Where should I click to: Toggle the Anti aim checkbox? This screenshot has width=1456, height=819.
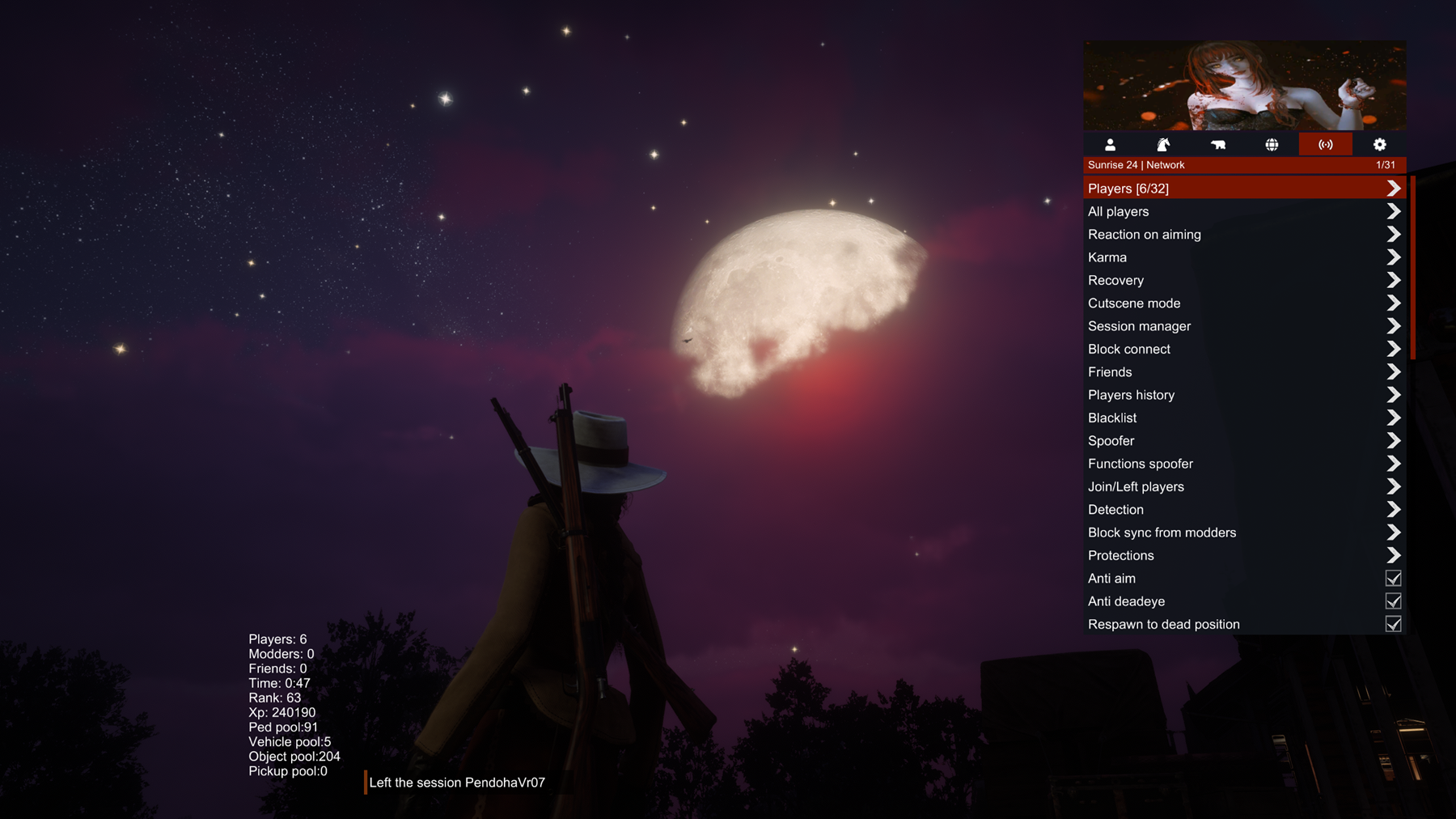click(x=1393, y=579)
